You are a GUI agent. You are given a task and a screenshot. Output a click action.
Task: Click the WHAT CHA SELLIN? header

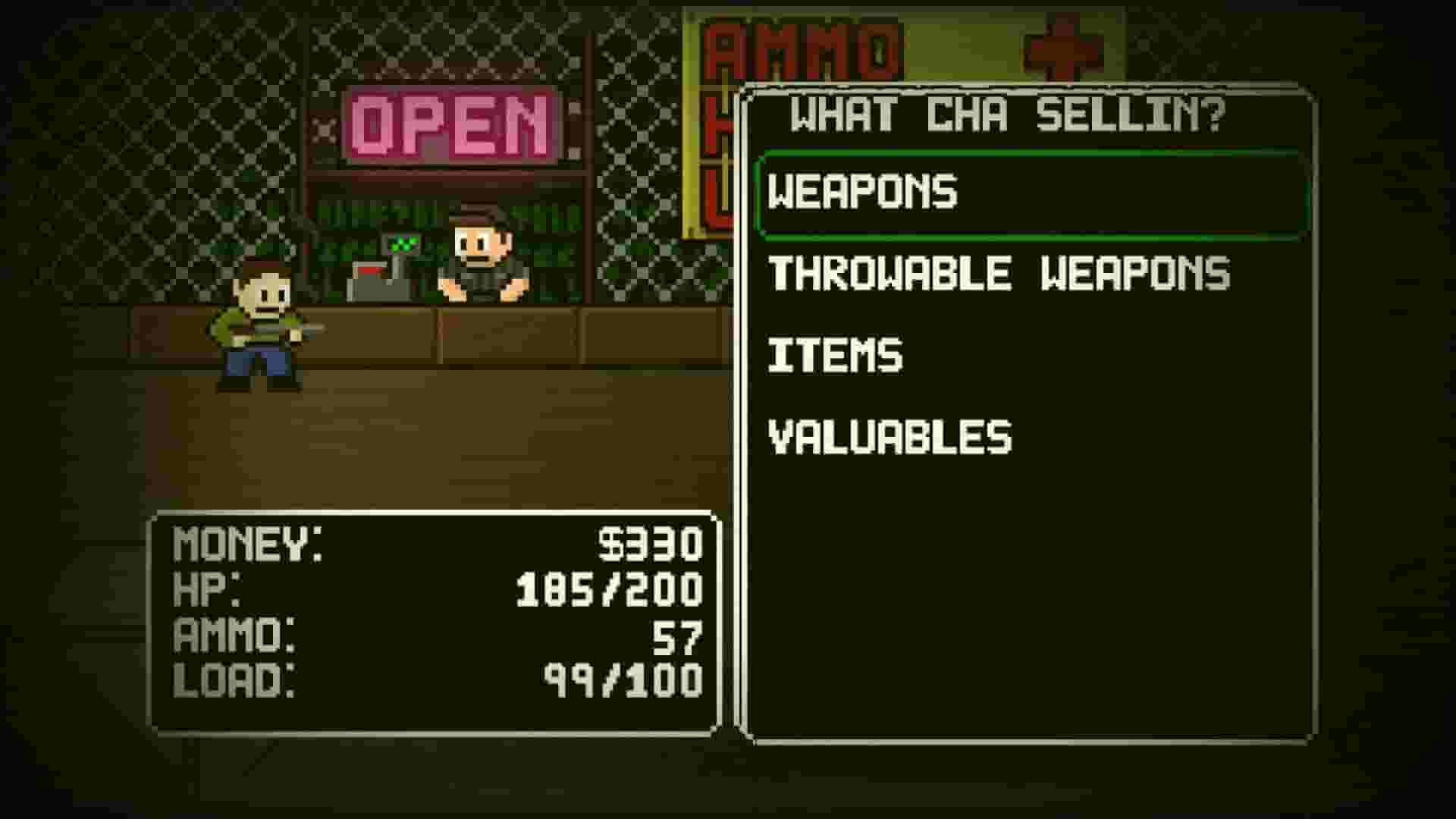(x=1009, y=114)
